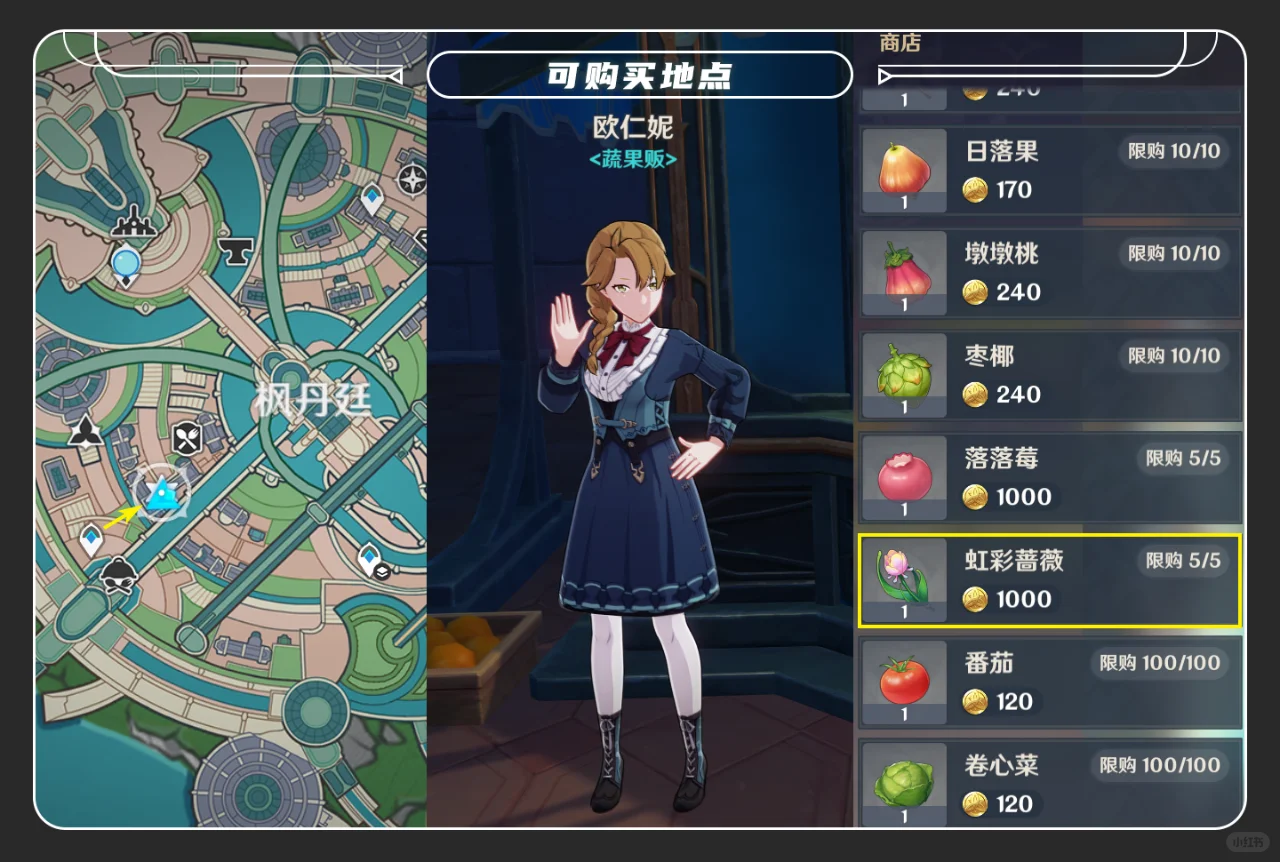Pick the 落落莓 item for 1000 mora
Screen dimensions: 1280x862
click(1050, 478)
